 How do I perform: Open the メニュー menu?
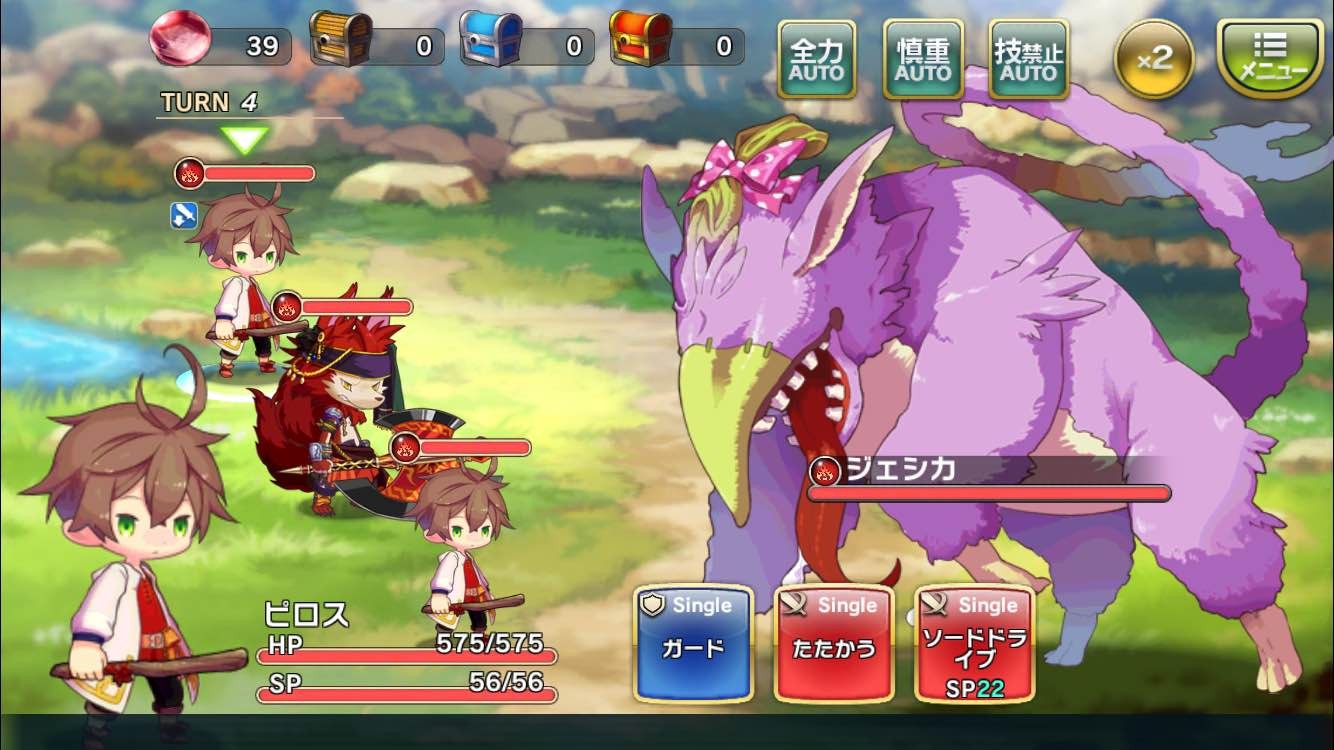(x=1270, y=57)
